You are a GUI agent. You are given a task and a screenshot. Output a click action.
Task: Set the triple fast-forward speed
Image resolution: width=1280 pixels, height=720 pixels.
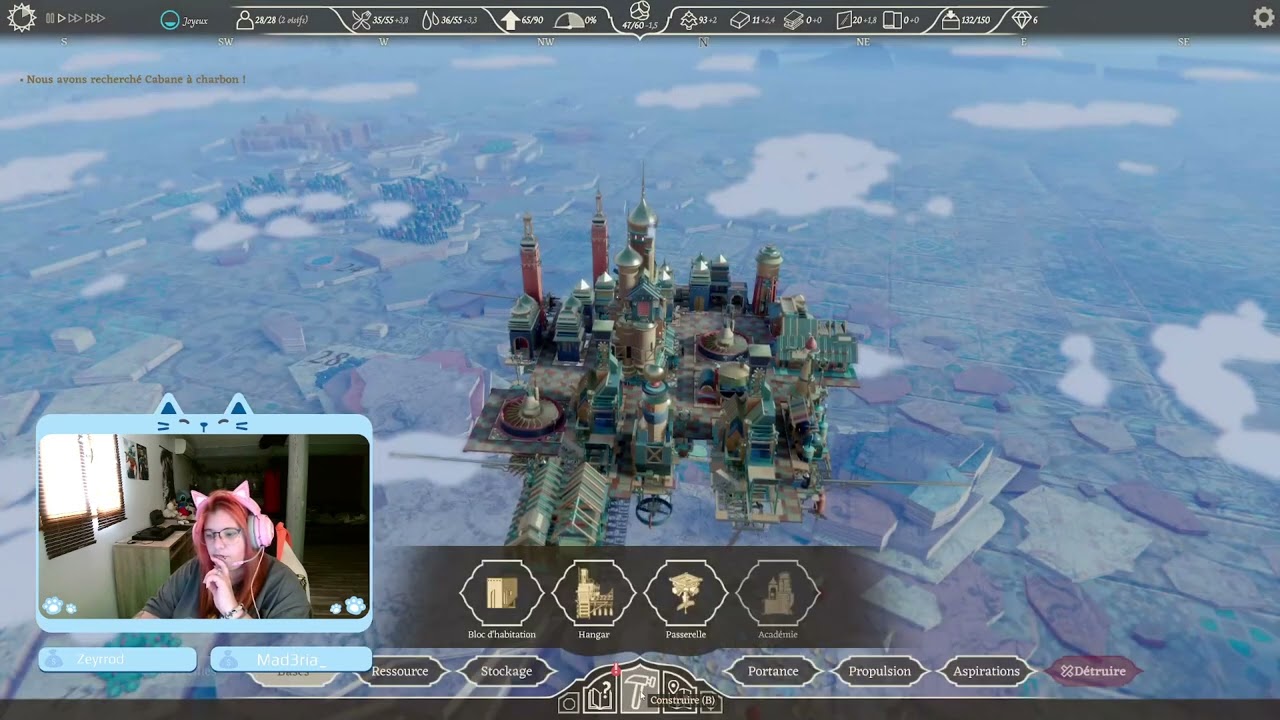tap(95, 18)
